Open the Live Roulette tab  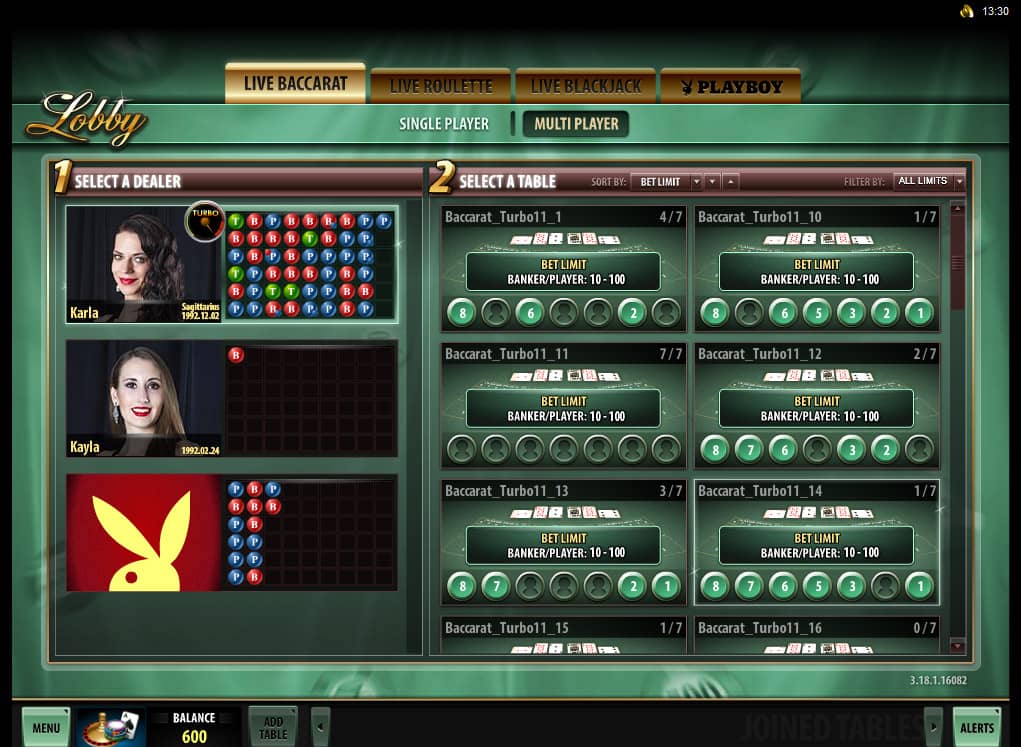coord(441,87)
